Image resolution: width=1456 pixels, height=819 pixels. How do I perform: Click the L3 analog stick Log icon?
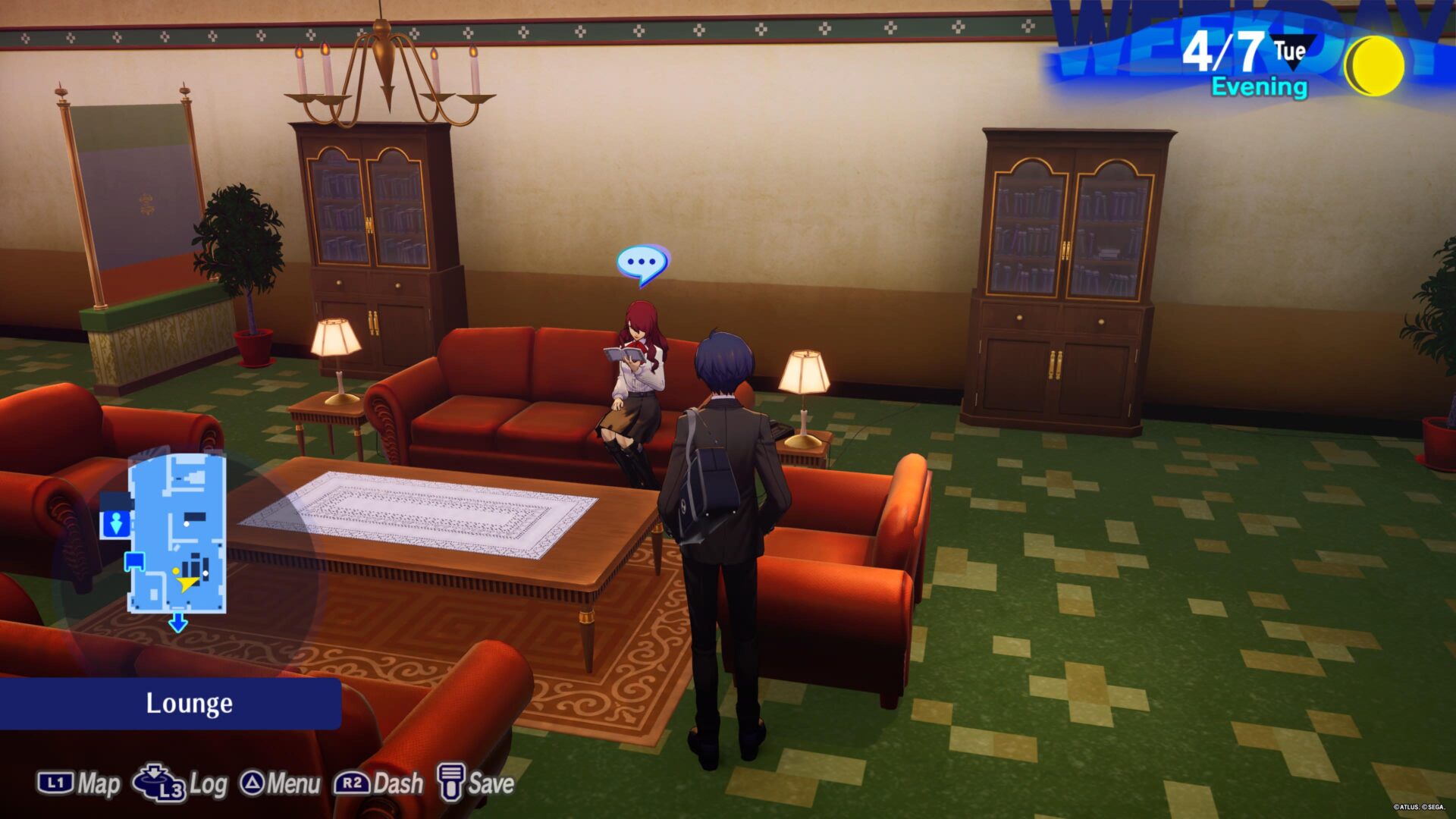click(157, 785)
